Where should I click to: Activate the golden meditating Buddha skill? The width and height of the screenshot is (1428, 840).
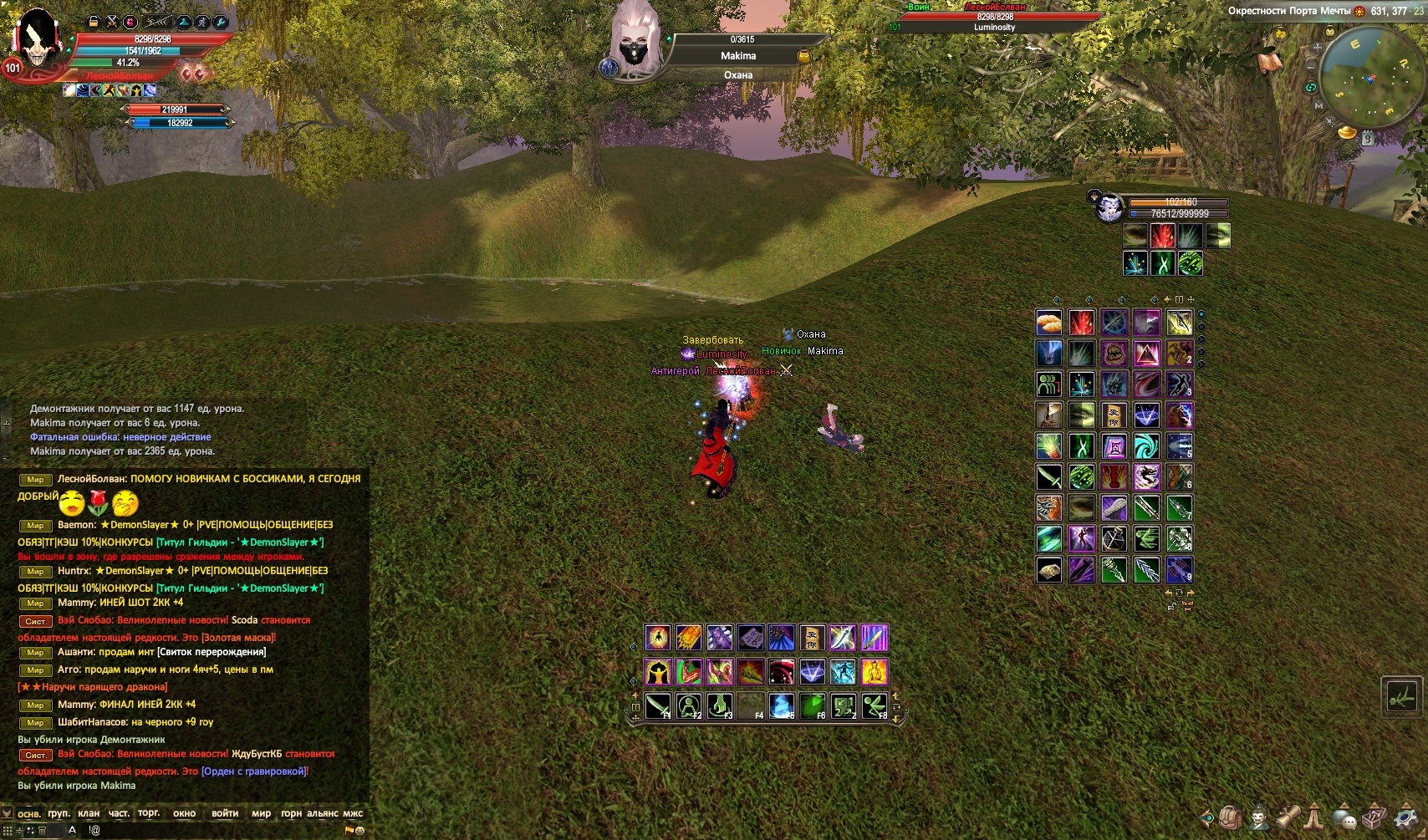[875, 671]
